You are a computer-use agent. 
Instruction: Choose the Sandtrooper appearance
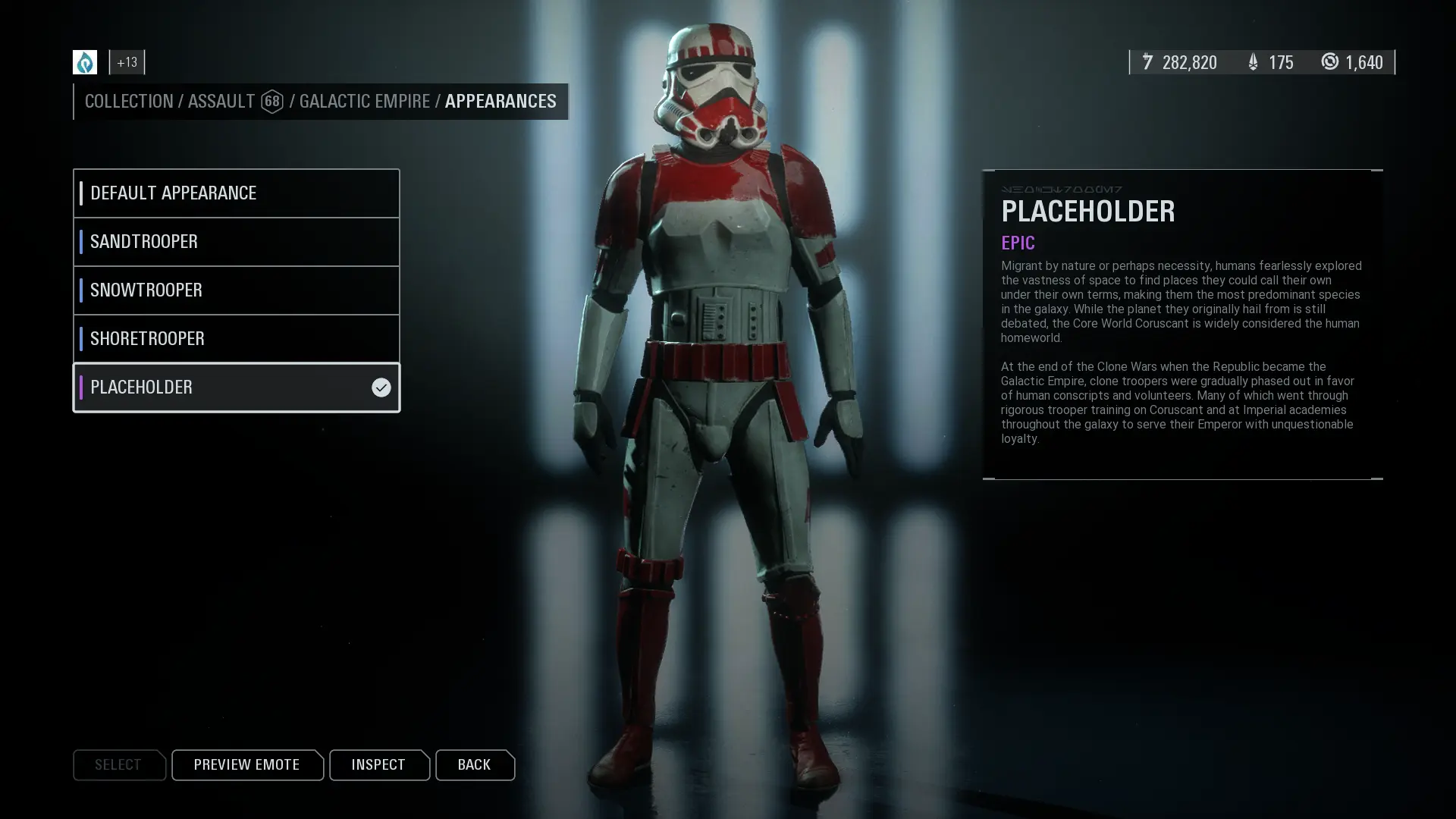coord(236,242)
